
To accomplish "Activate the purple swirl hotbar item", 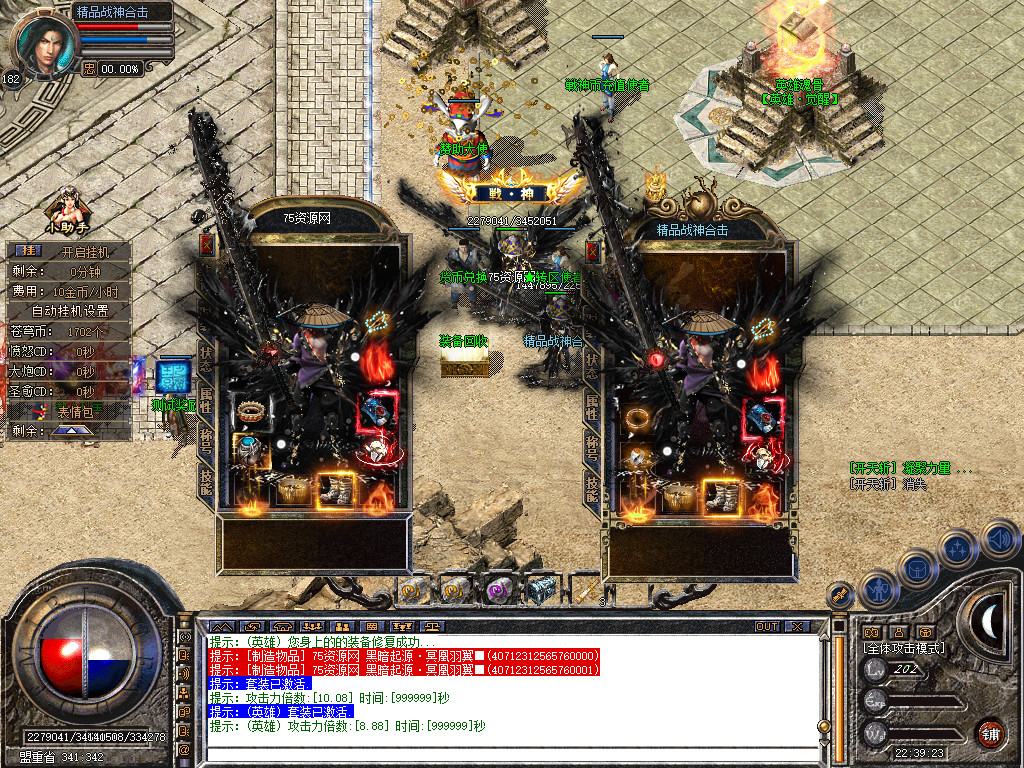I will (x=497, y=591).
